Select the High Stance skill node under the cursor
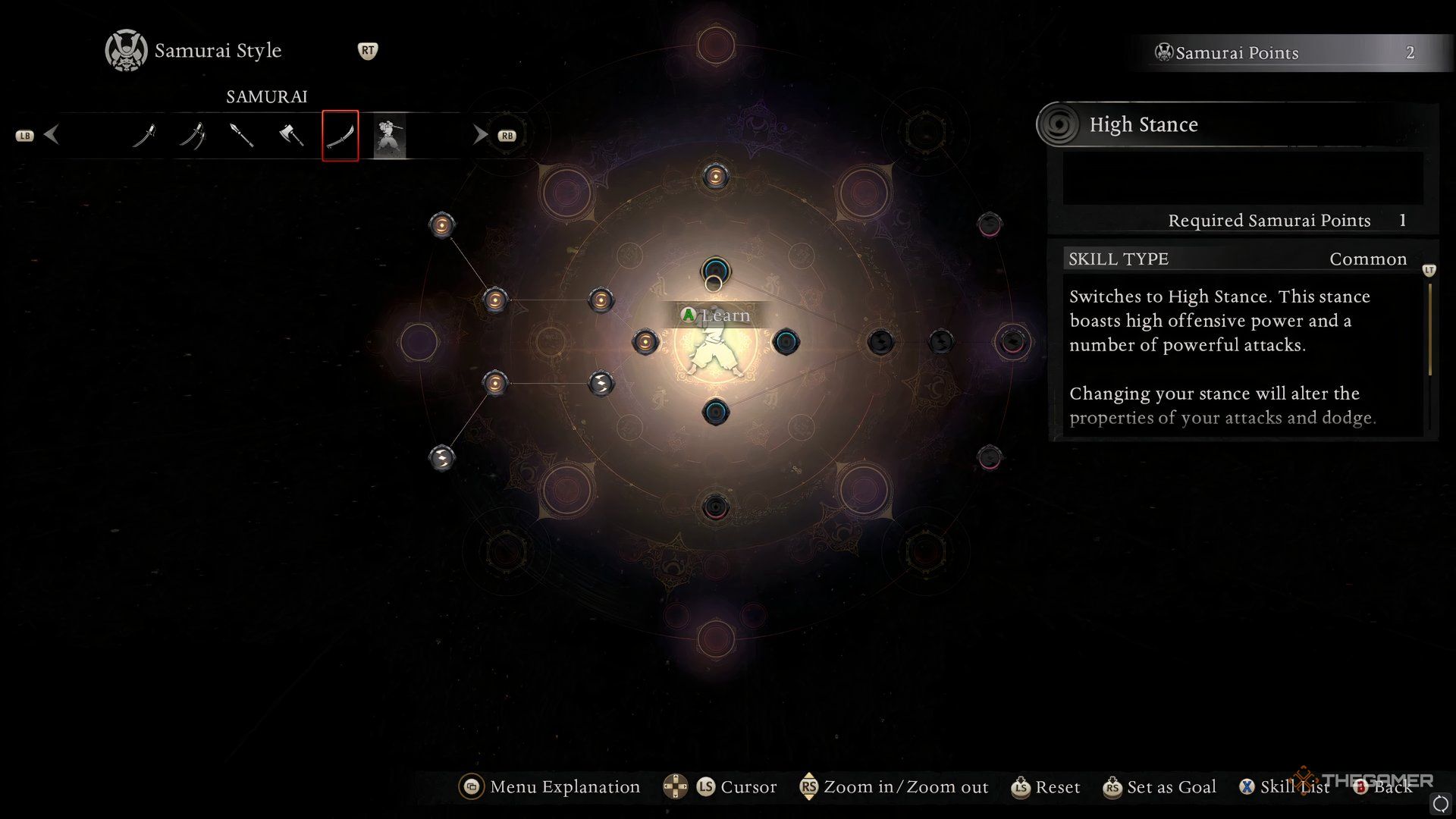1456x819 pixels. click(x=715, y=271)
